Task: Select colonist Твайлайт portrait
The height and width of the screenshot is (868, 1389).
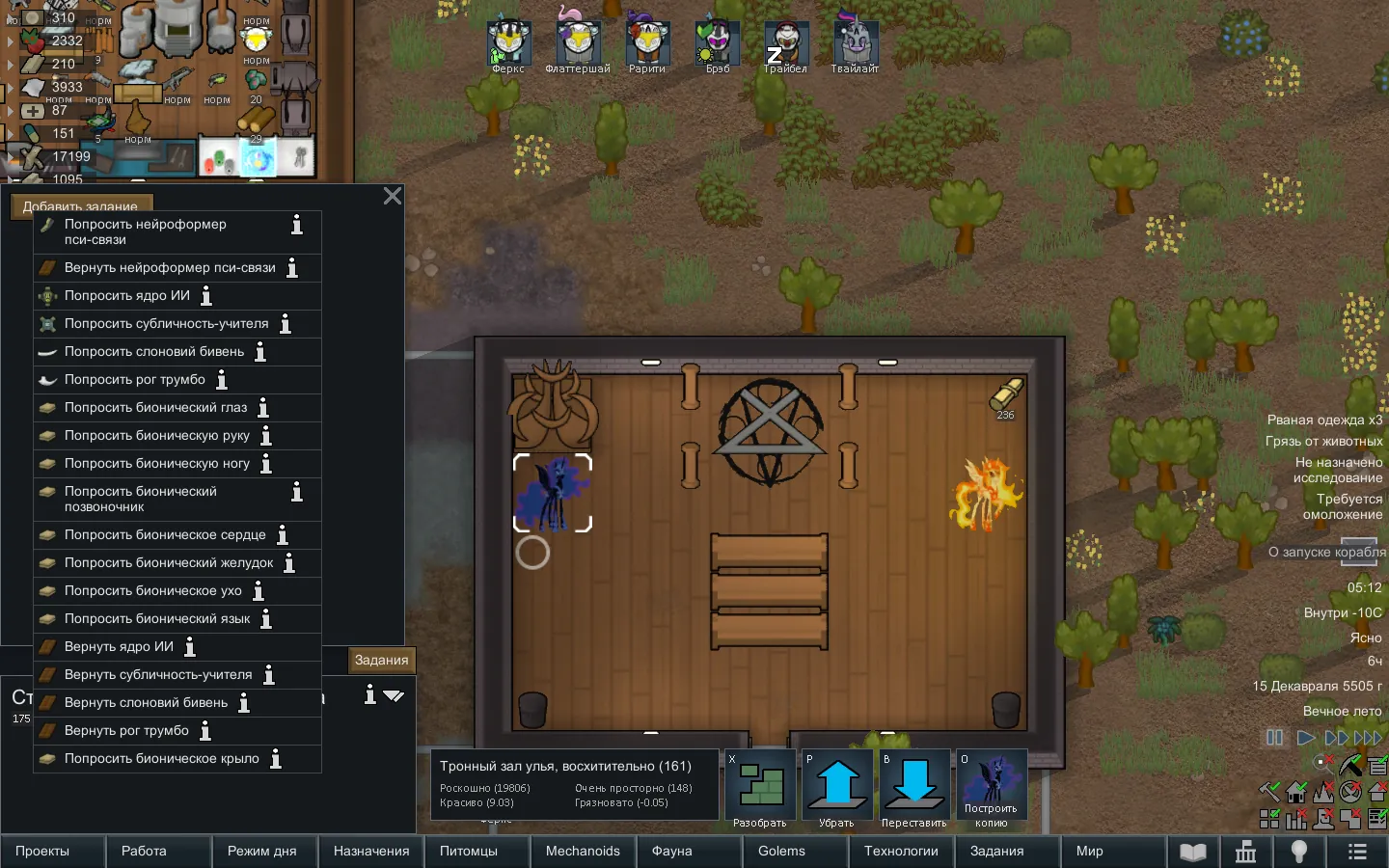Action: click(x=855, y=41)
